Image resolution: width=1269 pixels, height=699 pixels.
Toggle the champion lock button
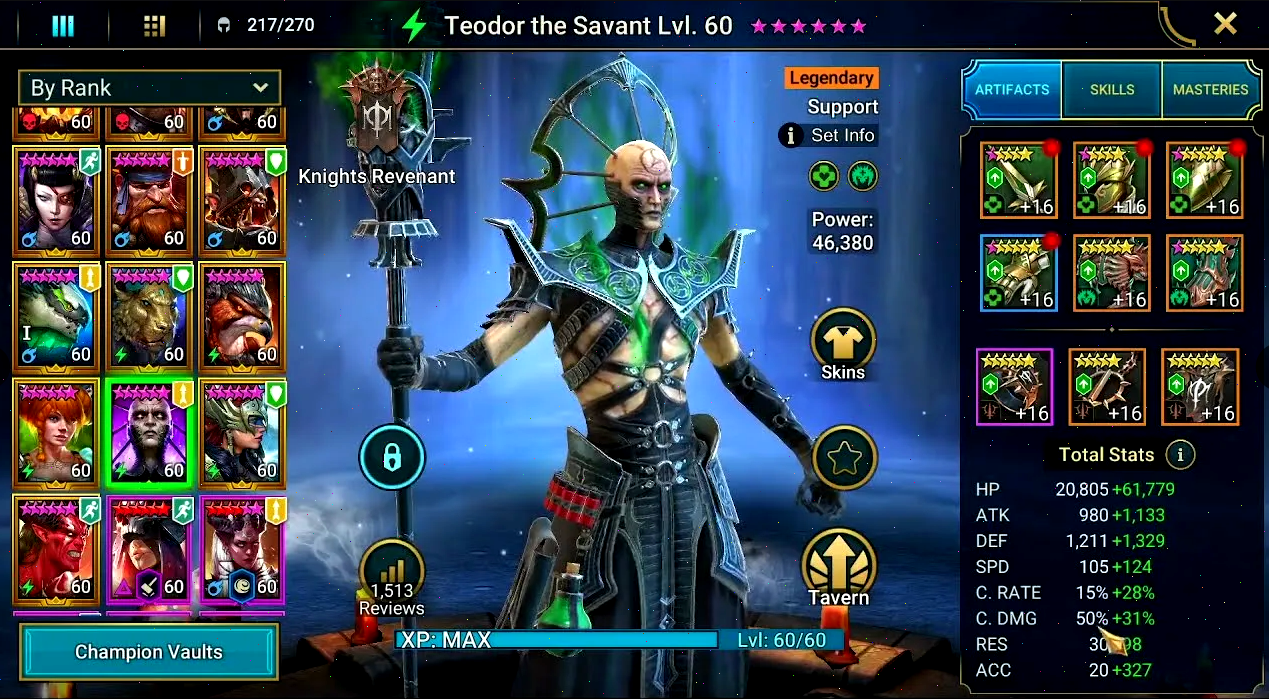pyautogui.click(x=392, y=458)
